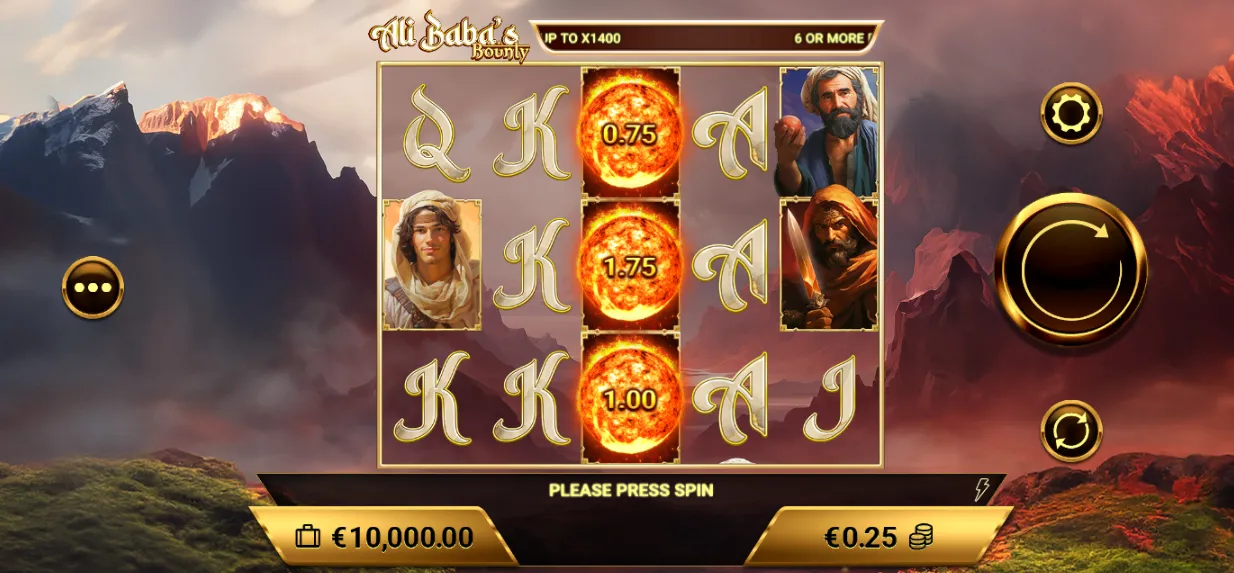The width and height of the screenshot is (1234, 573).
Task: Open the three-dots menu button
Action: click(x=93, y=288)
